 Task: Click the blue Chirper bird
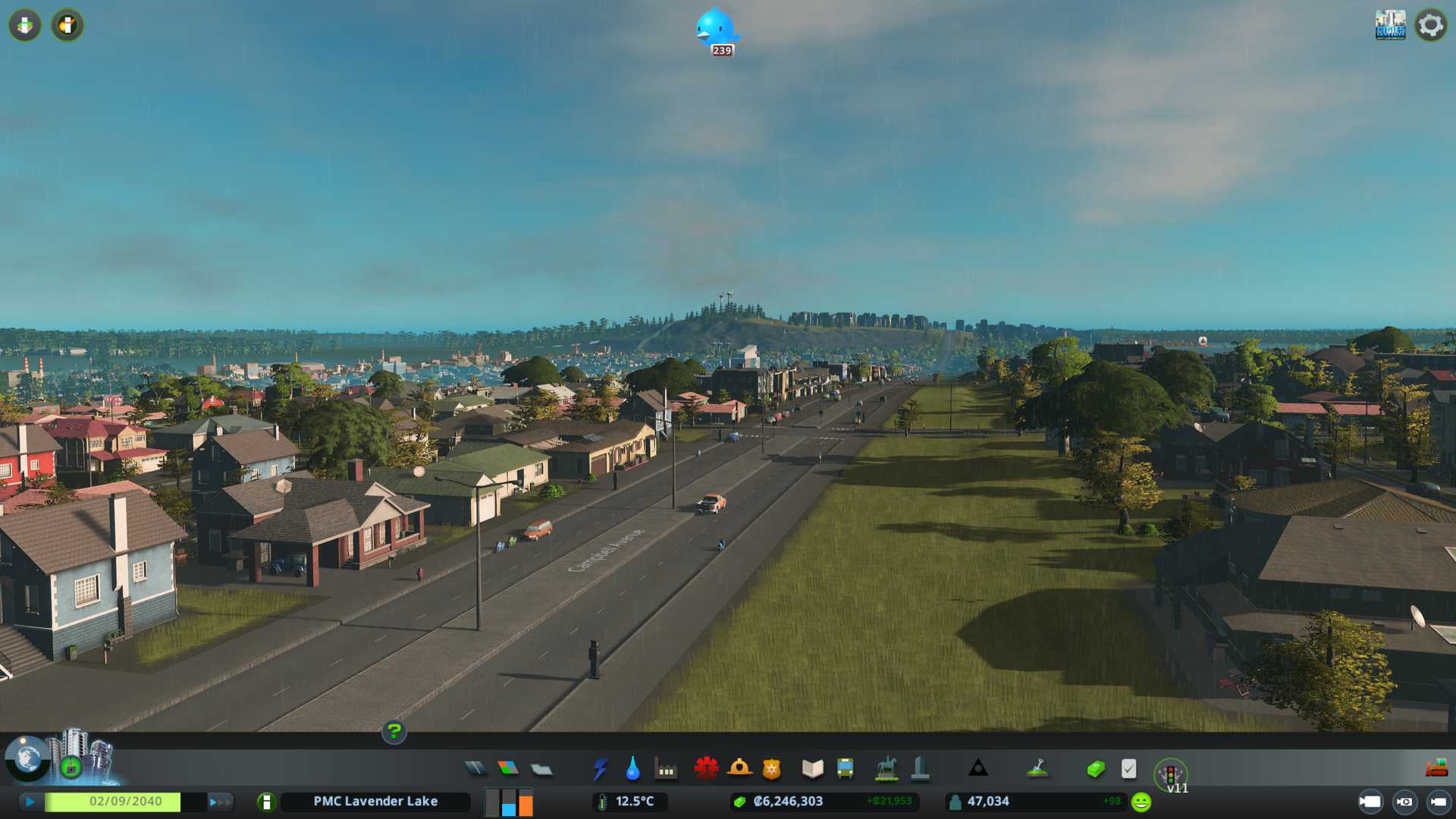pyautogui.click(x=716, y=29)
